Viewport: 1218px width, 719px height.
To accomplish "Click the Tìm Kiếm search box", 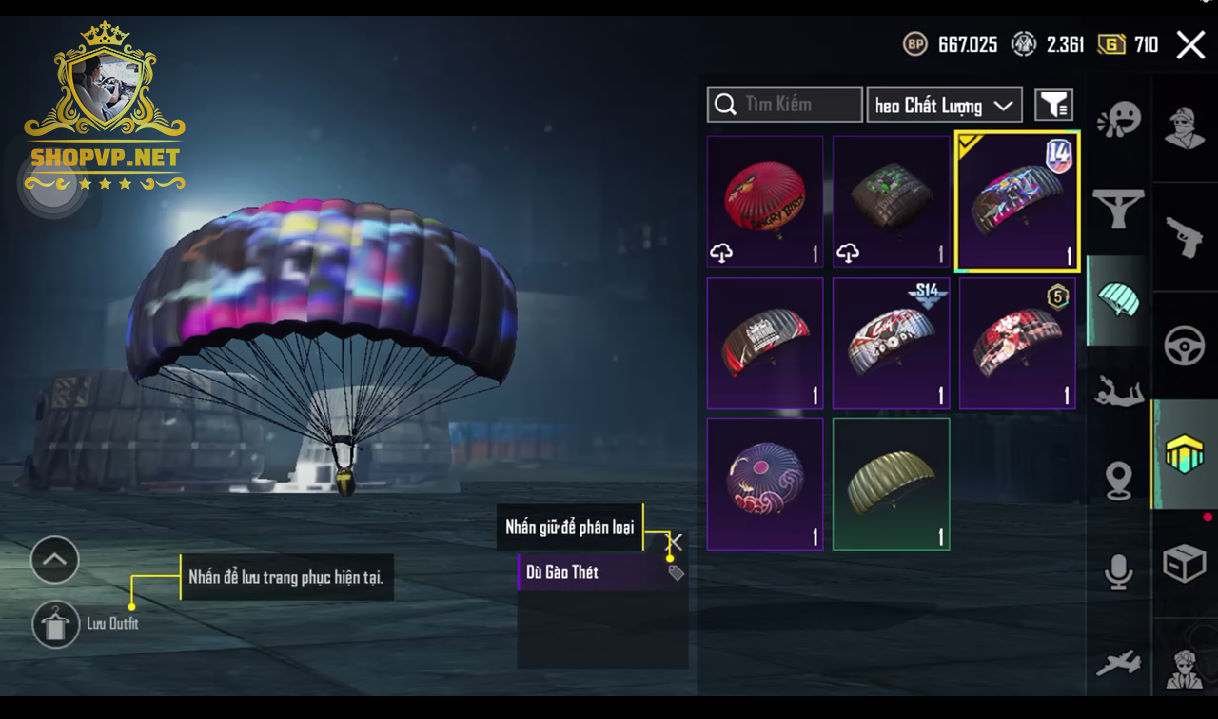I will pyautogui.click(x=784, y=104).
